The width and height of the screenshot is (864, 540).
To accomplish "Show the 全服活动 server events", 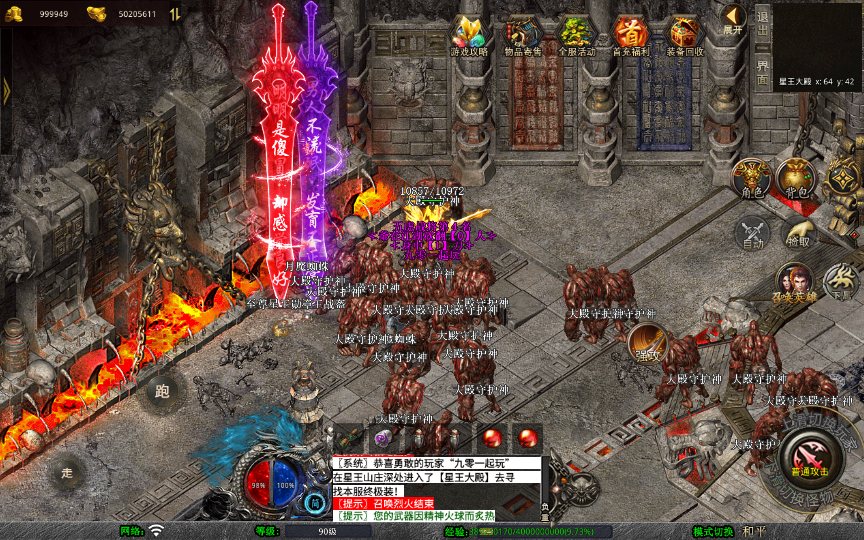I will (577, 36).
